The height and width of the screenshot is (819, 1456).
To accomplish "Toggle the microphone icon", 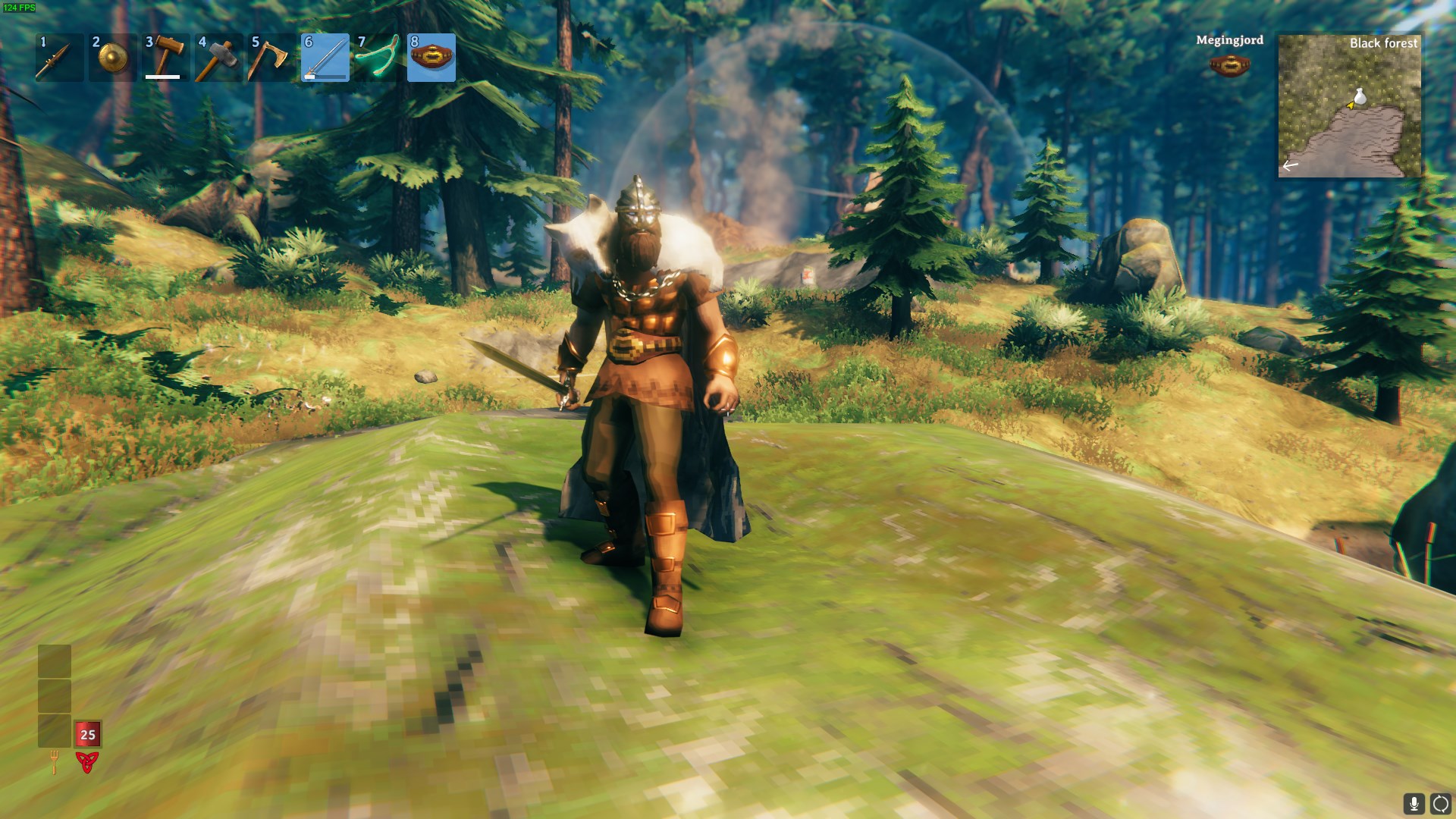I will pyautogui.click(x=1414, y=804).
